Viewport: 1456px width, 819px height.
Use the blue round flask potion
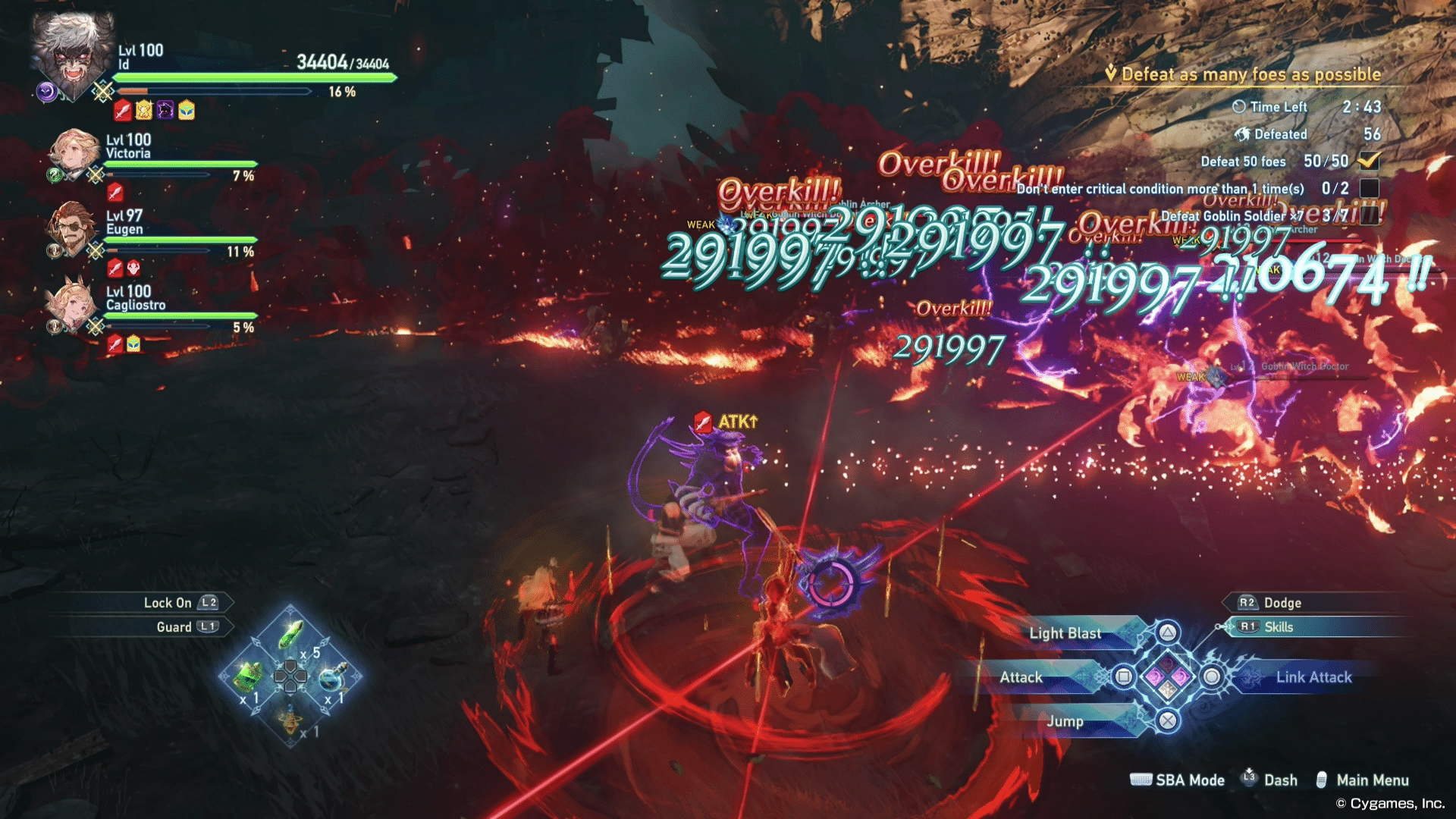(331, 676)
